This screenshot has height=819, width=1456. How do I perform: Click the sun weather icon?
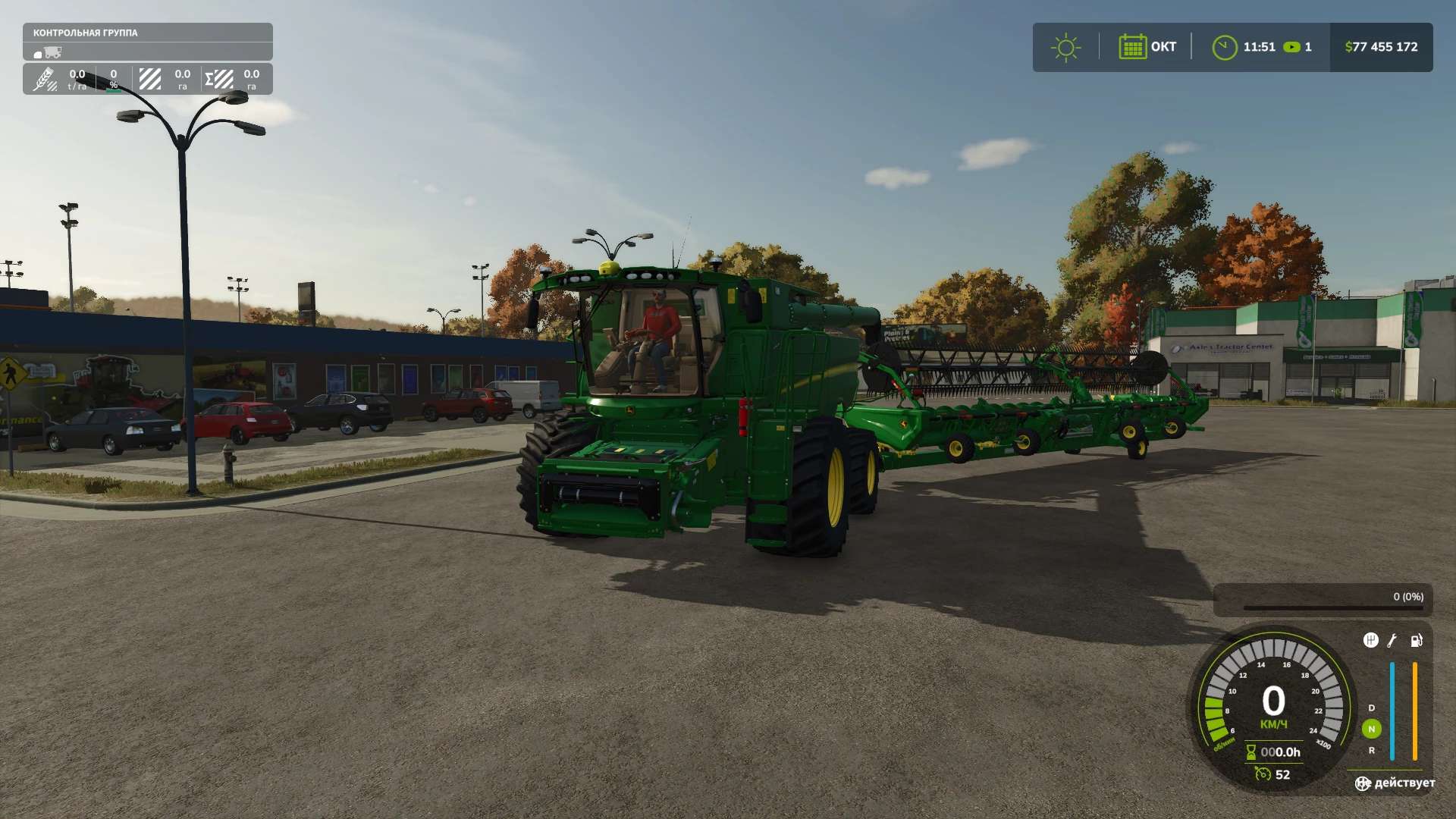point(1065,47)
